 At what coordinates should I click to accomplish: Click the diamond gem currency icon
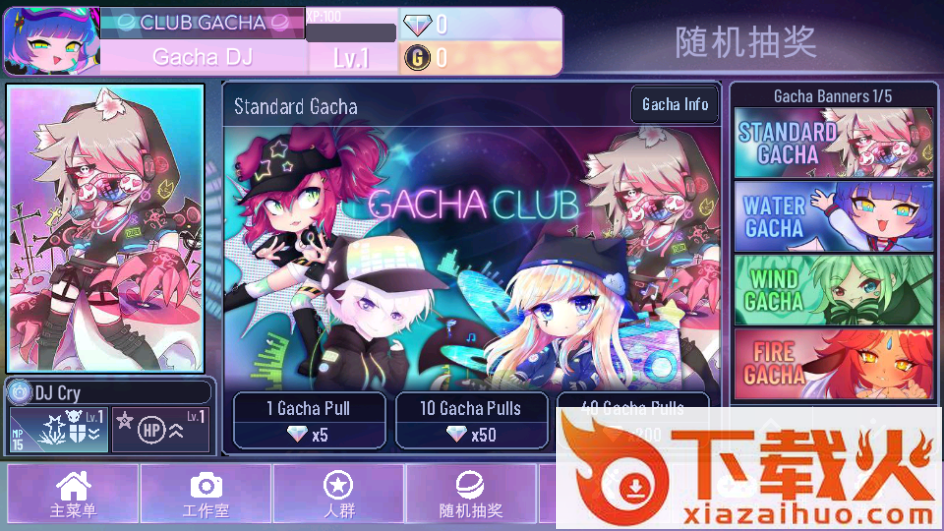[416, 26]
